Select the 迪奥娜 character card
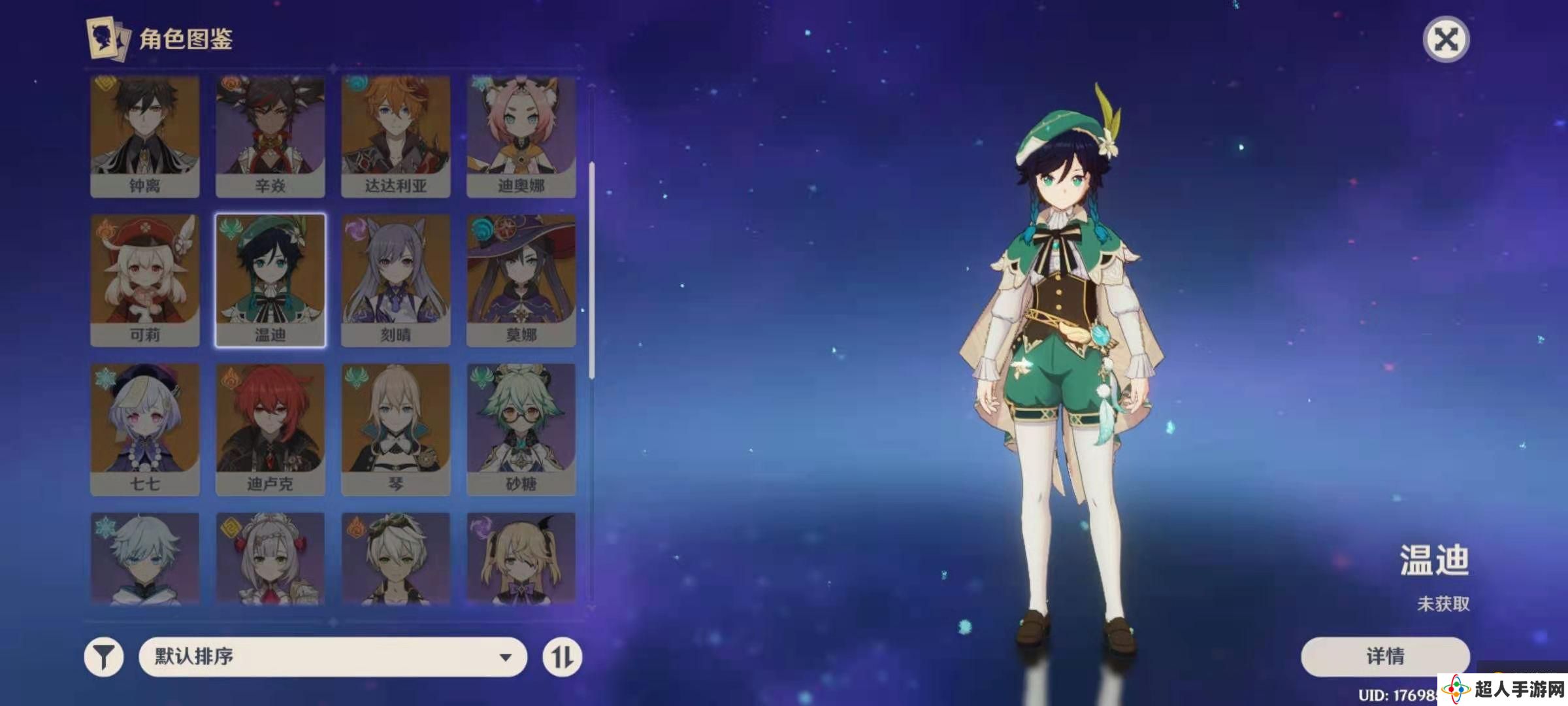 click(x=521, y=136)
